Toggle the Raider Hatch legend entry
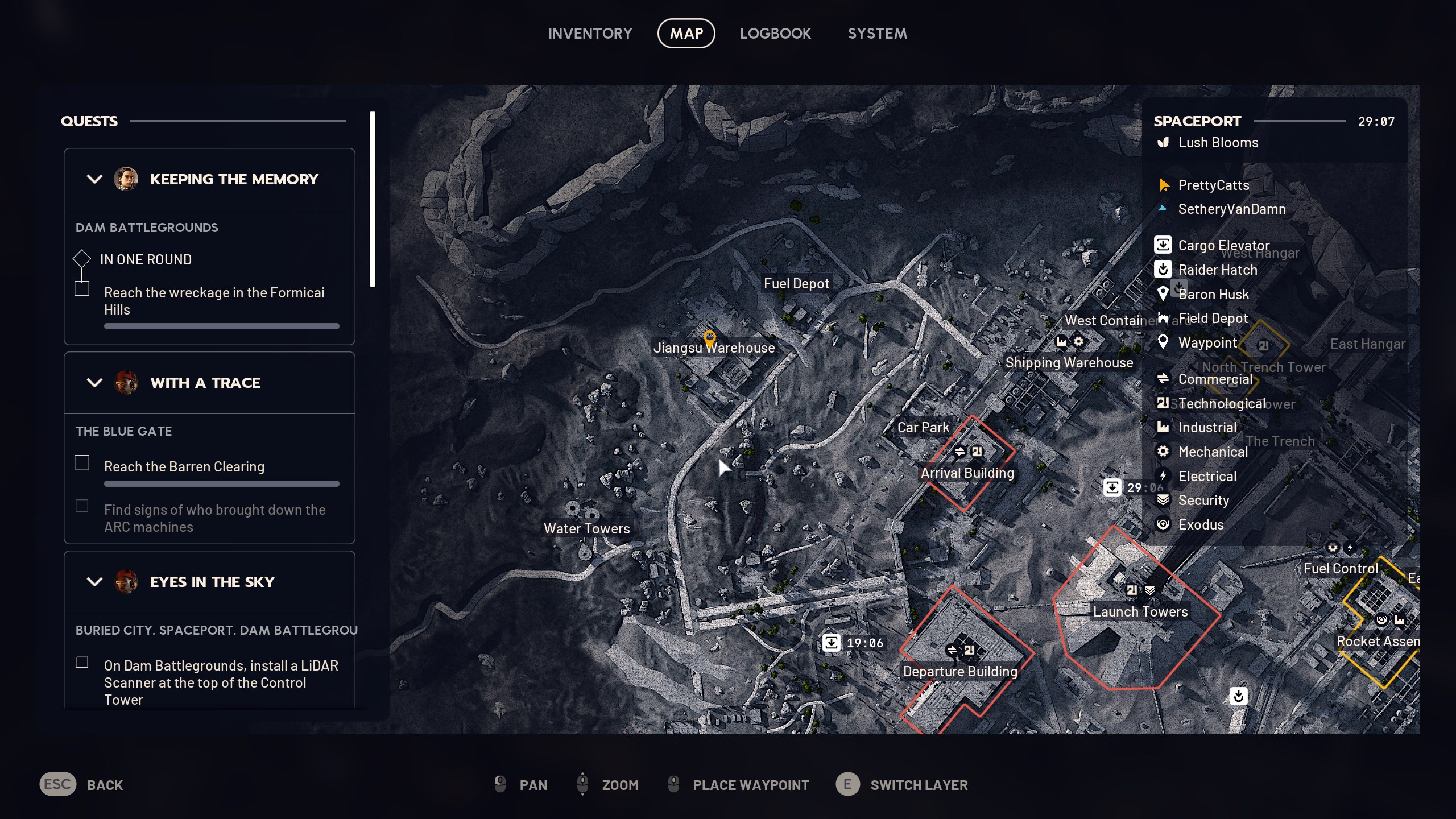 pyautogui.click(x=1217, y=270)
